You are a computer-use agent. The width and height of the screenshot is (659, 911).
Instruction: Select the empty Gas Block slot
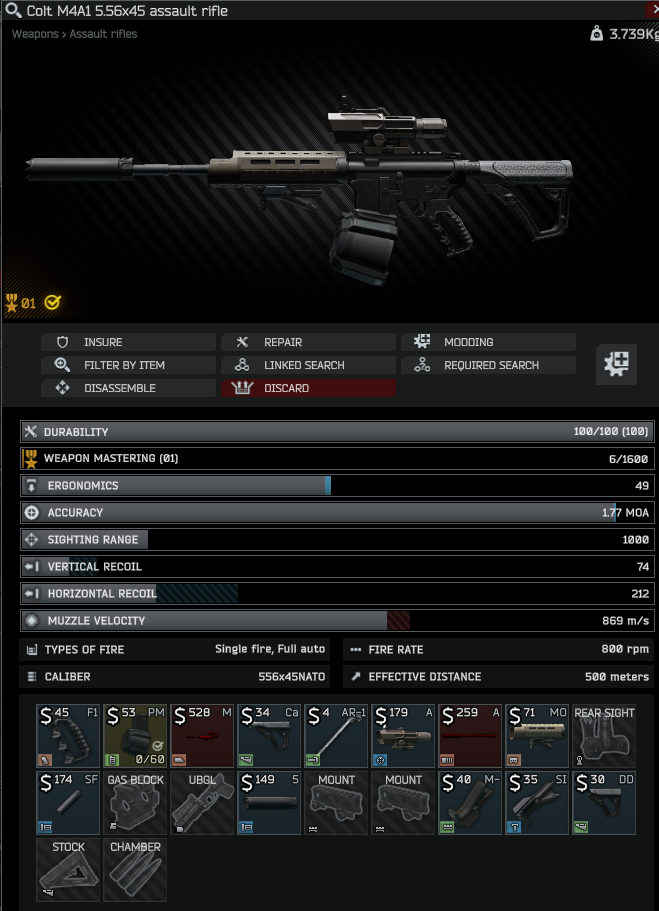[136, 803]
